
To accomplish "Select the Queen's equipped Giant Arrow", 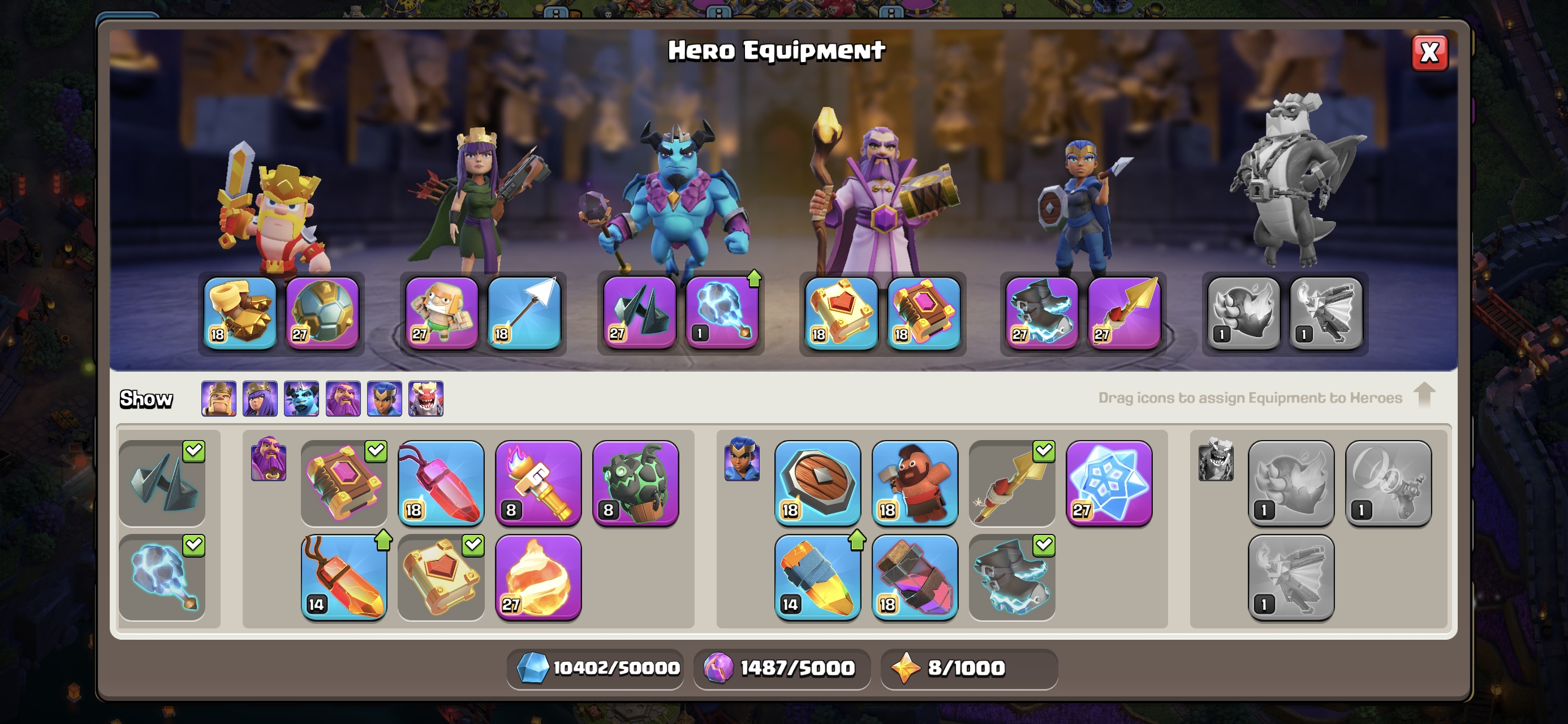I will (524, 313).
